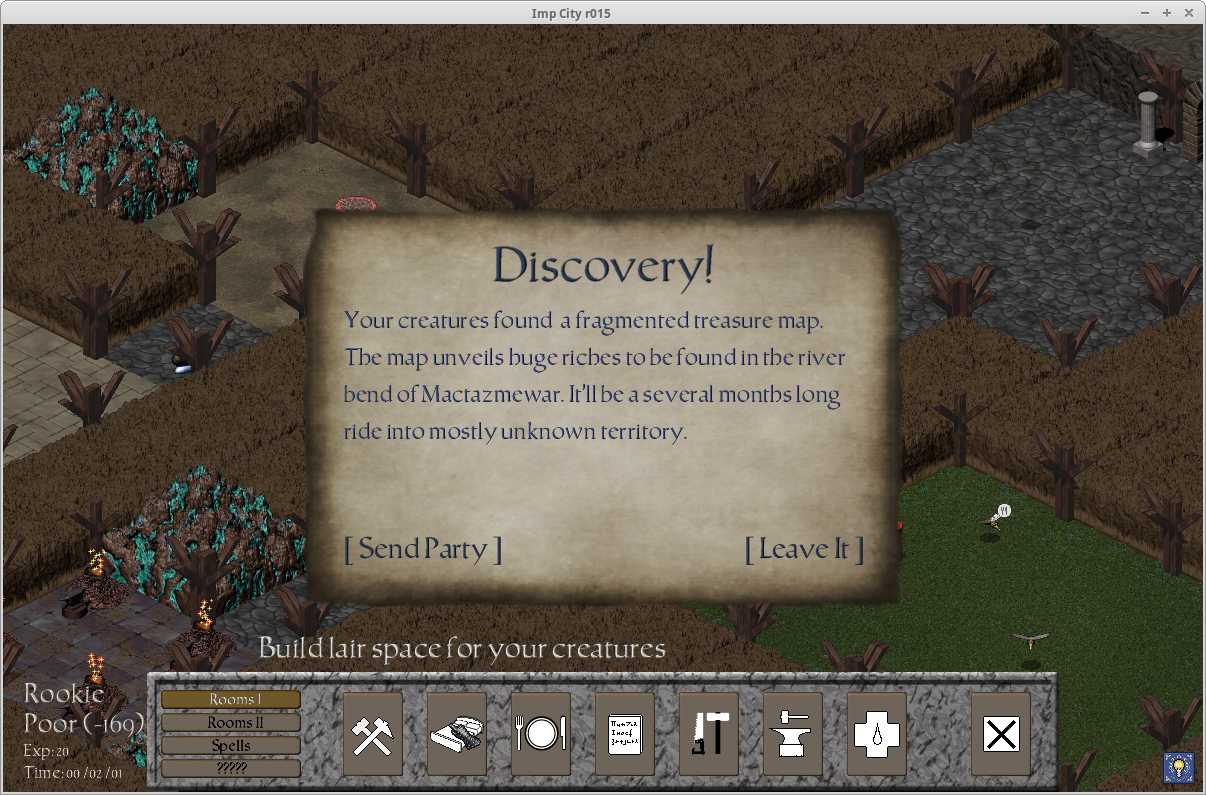Choose Leave It to ignore the map
The height and width of the screenshot is (795, 1206).
click(x=804, y=549)
